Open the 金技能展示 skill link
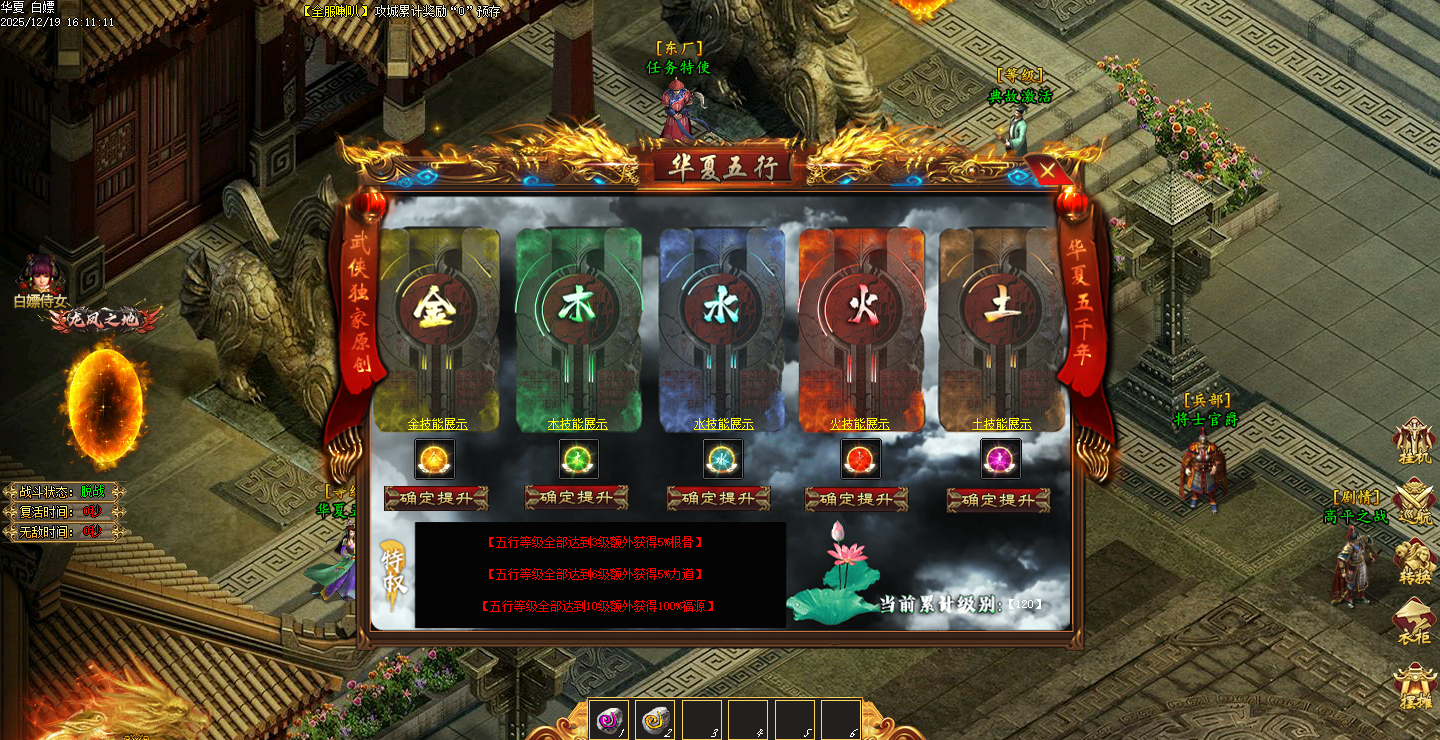This screenshot has width=1440, height=740. (437, 424)
